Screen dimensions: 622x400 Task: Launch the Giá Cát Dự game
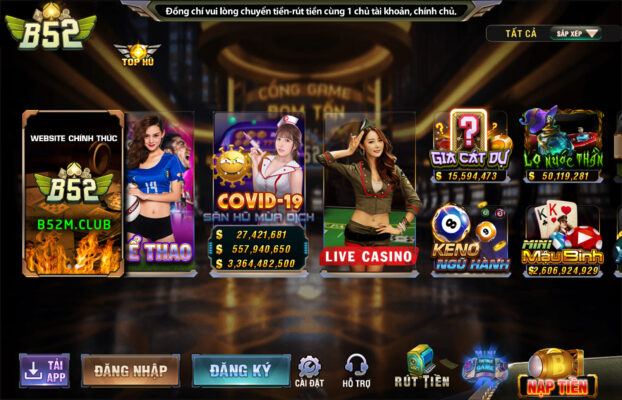[x=470, y=146]
